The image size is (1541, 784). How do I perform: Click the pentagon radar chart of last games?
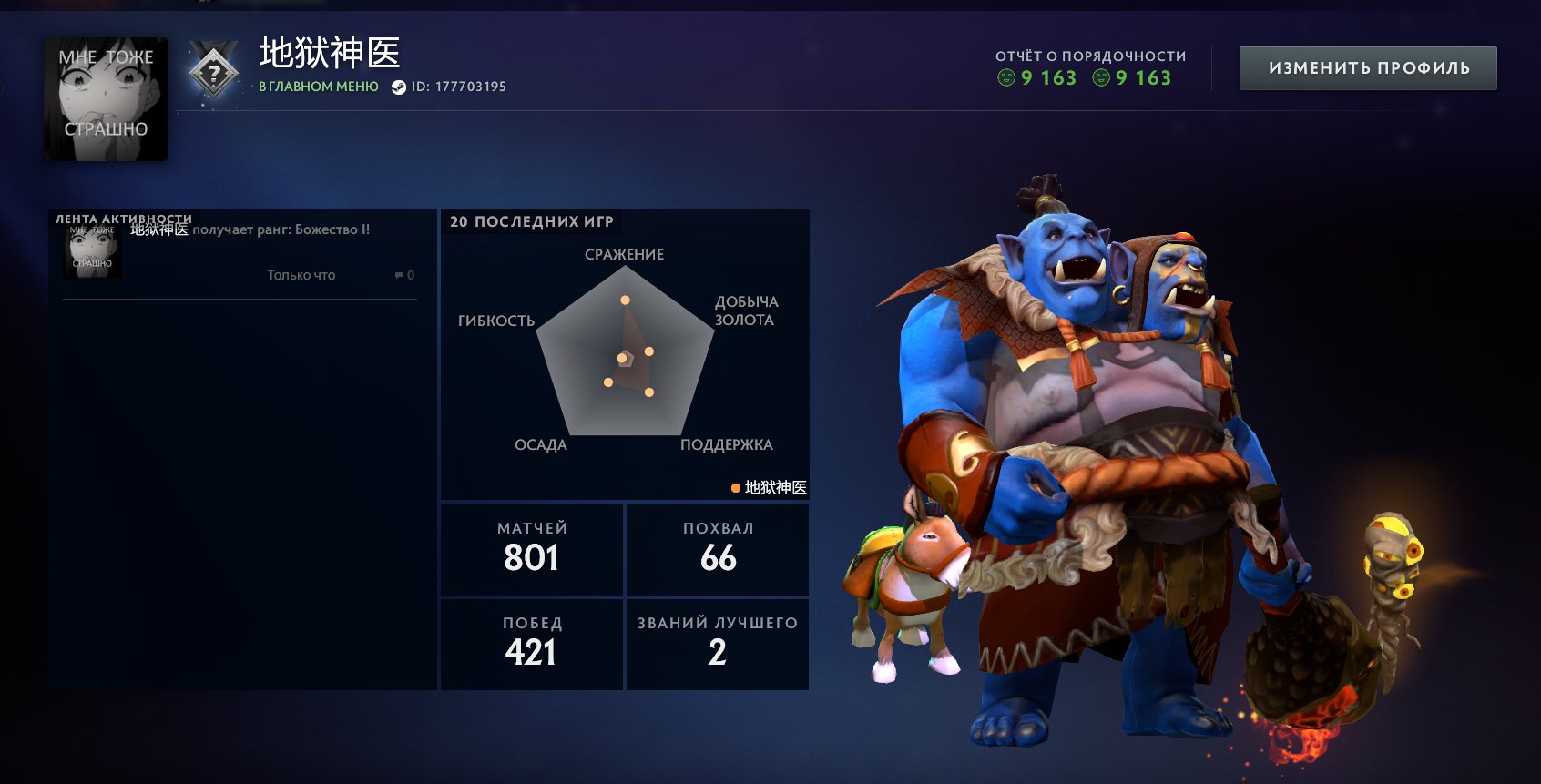pos(625,355)
